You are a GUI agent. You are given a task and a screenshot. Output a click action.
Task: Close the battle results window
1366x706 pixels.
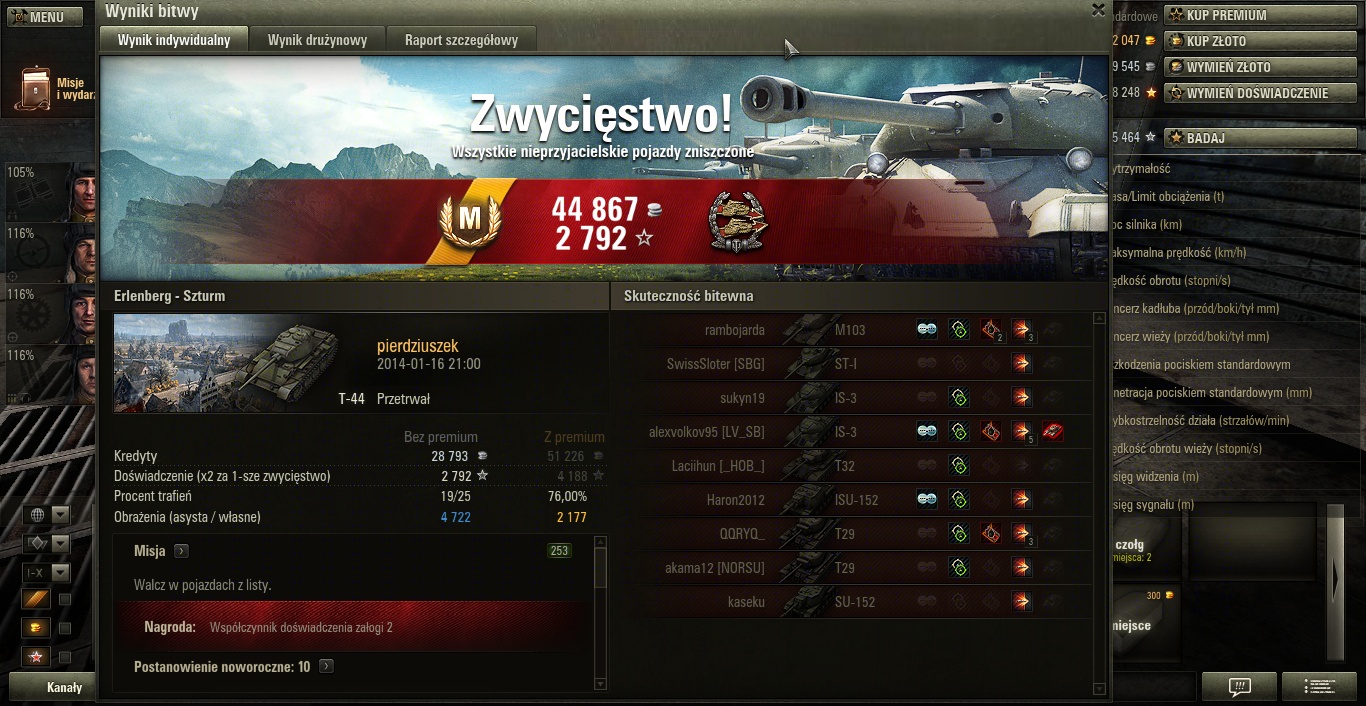pyautogui.click(x=1098, y=10)
